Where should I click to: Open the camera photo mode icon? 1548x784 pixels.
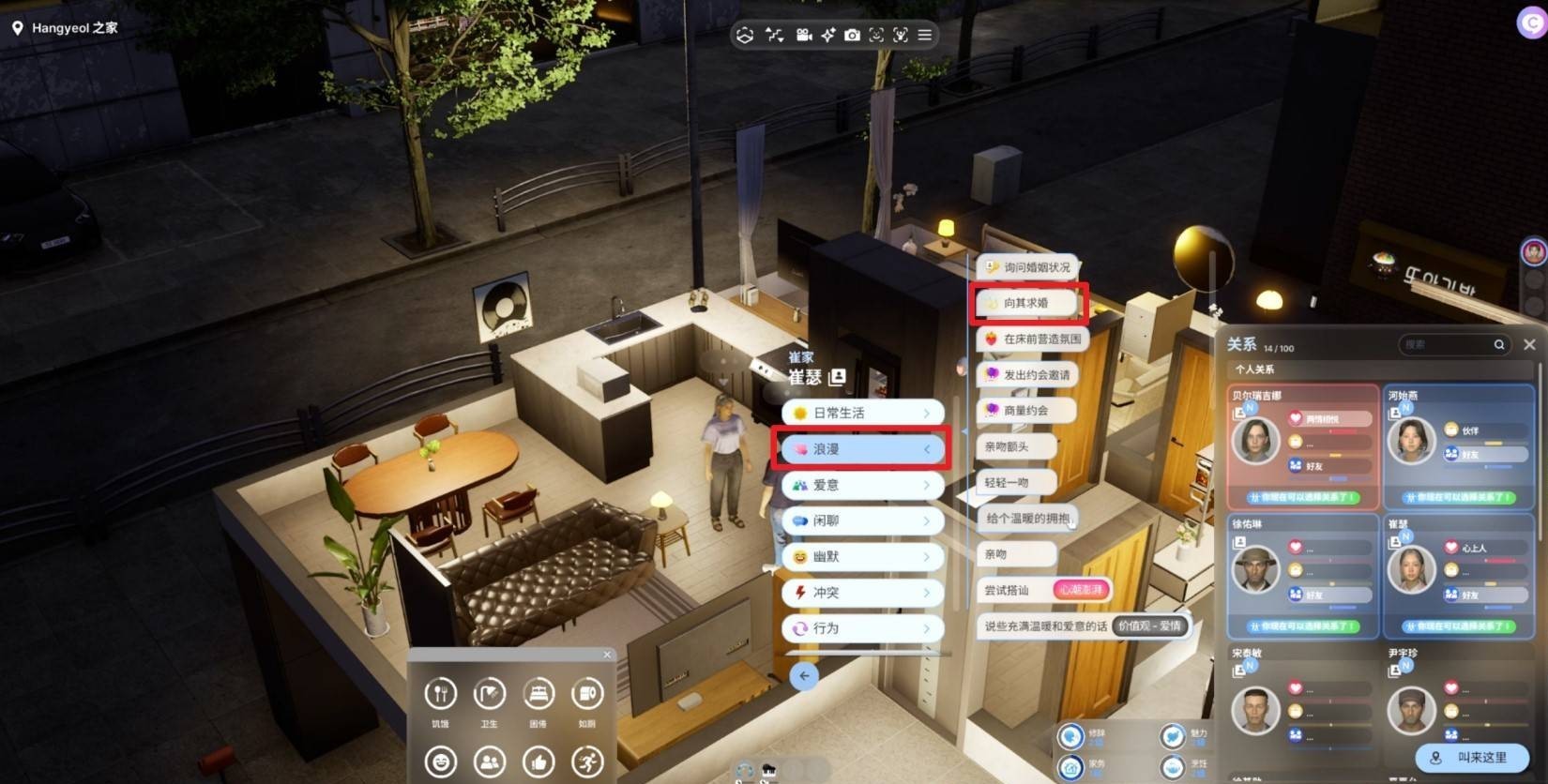852,35
